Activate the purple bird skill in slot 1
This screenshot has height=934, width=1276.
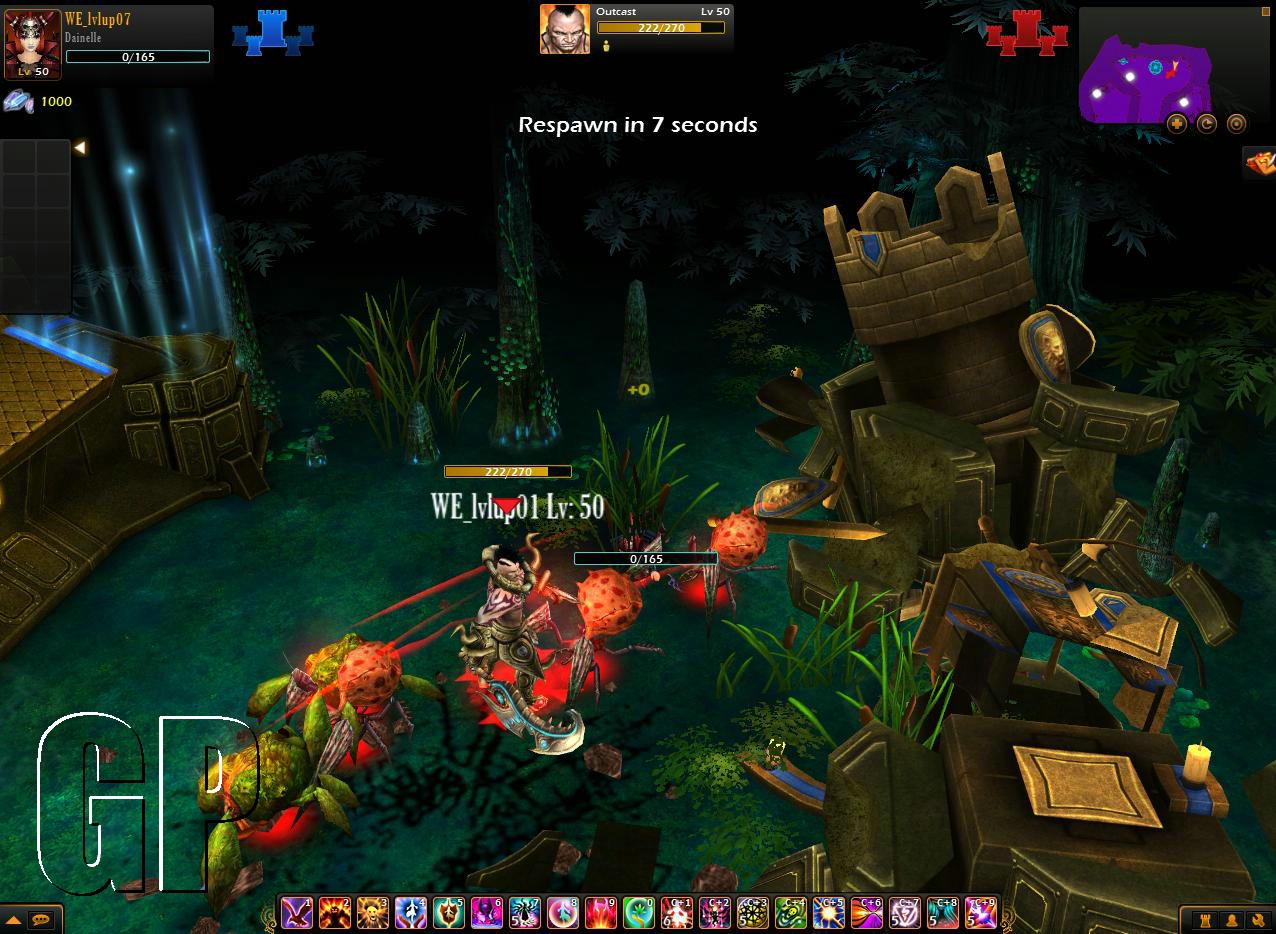(x=297, y=912)
